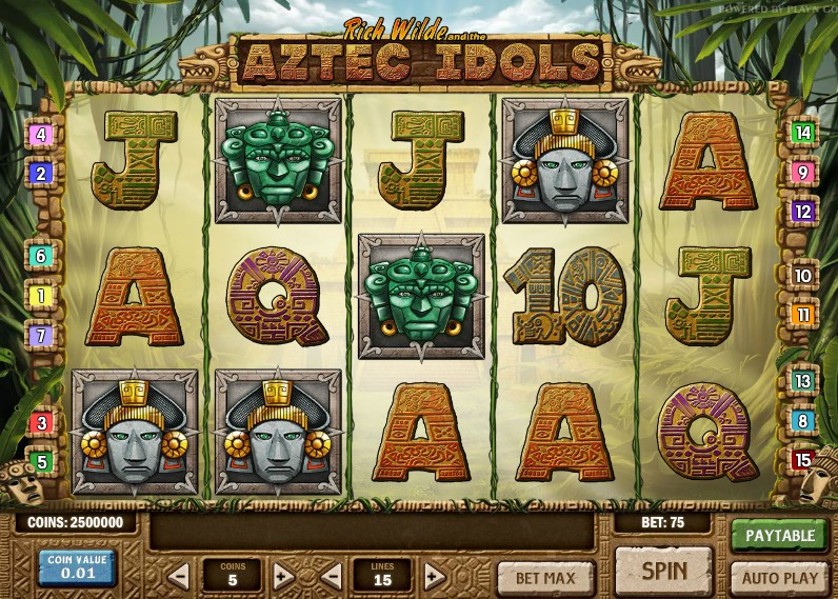Change the Coin Value setting
The width and height of the screenshot is (838, 599).
coord(77,567)
